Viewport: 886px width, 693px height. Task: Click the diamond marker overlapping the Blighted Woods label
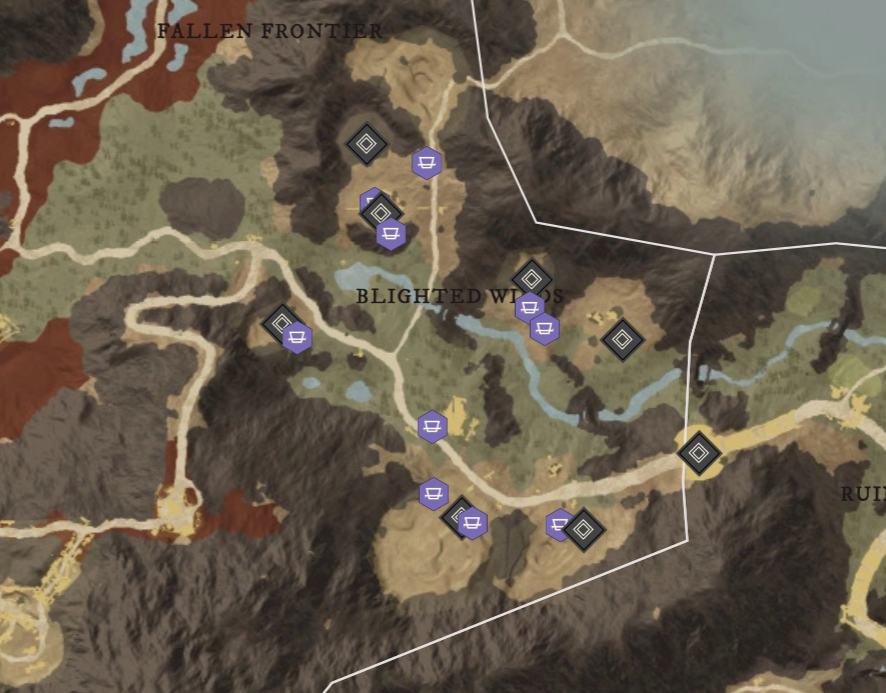click(531, 278)
